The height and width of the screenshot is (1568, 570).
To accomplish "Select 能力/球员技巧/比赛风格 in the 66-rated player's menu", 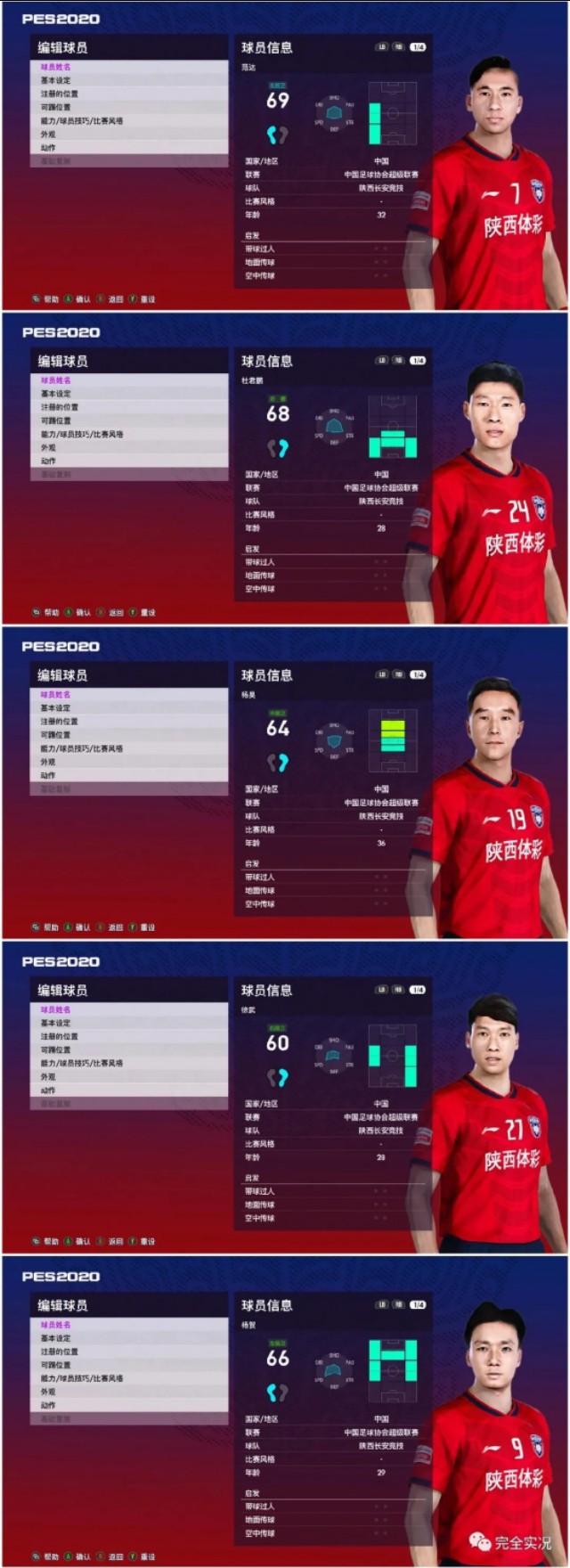I will click(82, 1378).
